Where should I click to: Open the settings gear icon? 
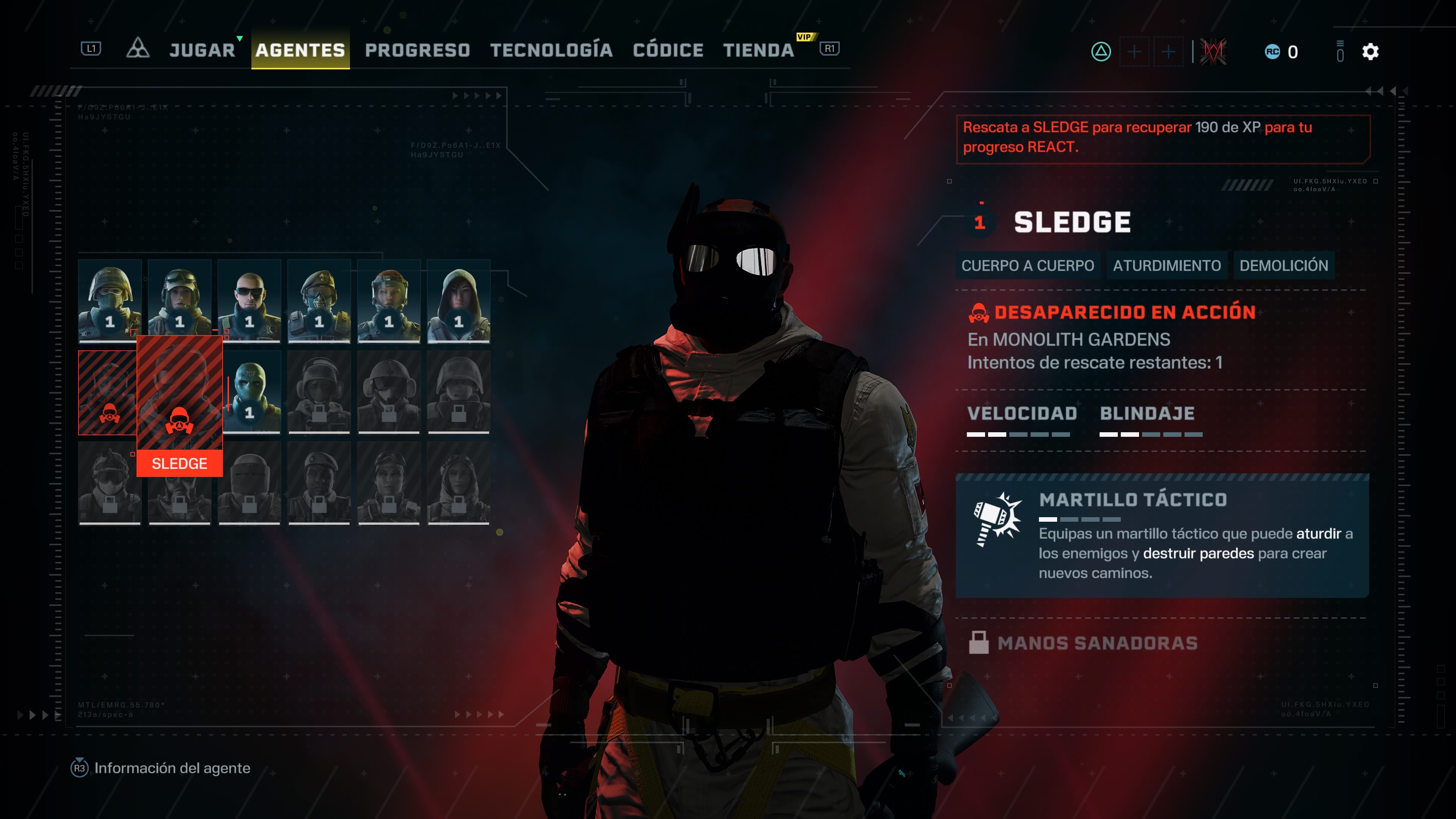click(1370, 52)
